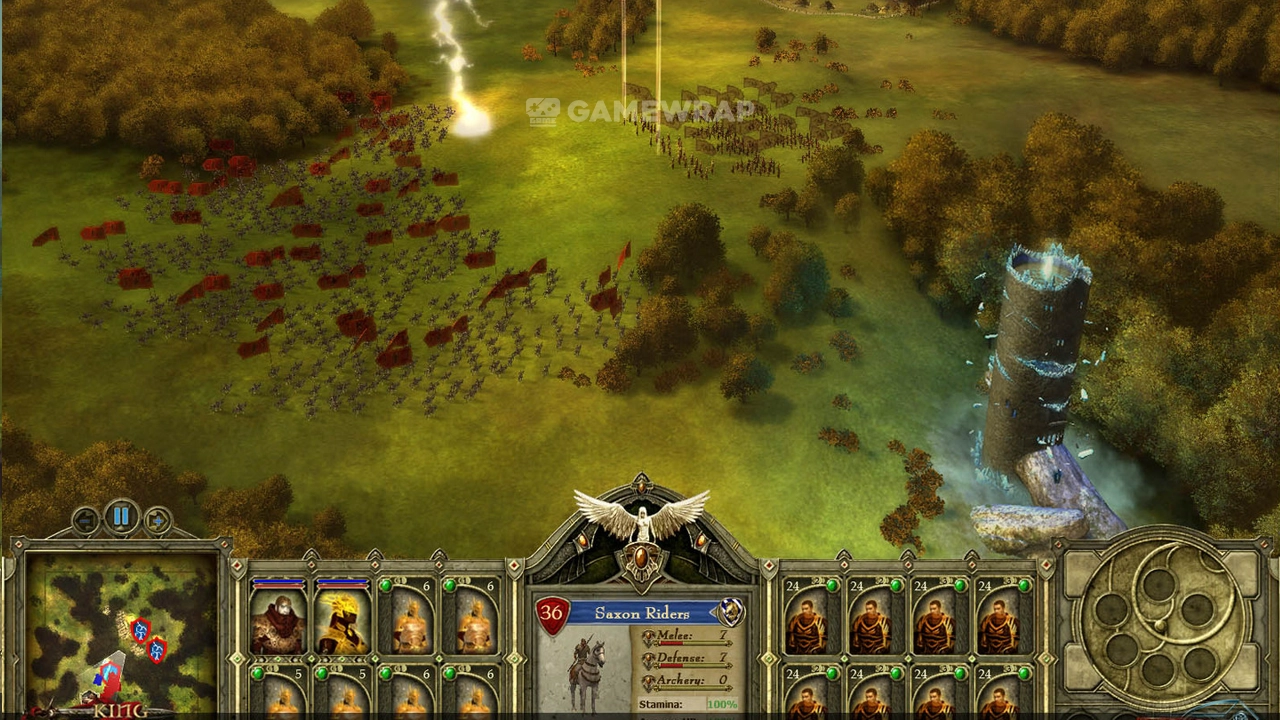Click the slow-down speed arrow button

(86, 520)
